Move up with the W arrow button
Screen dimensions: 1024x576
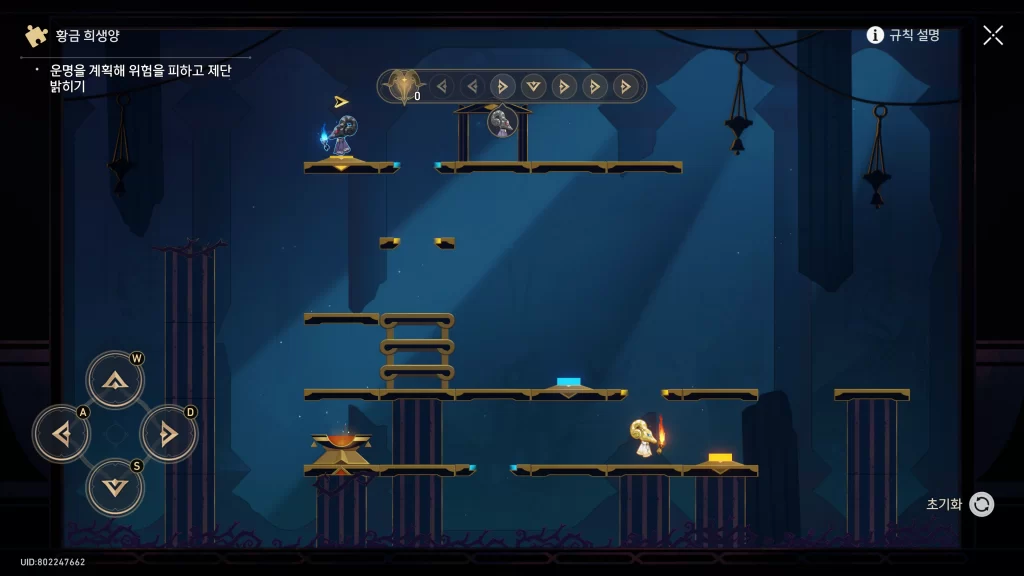point(115,380)
